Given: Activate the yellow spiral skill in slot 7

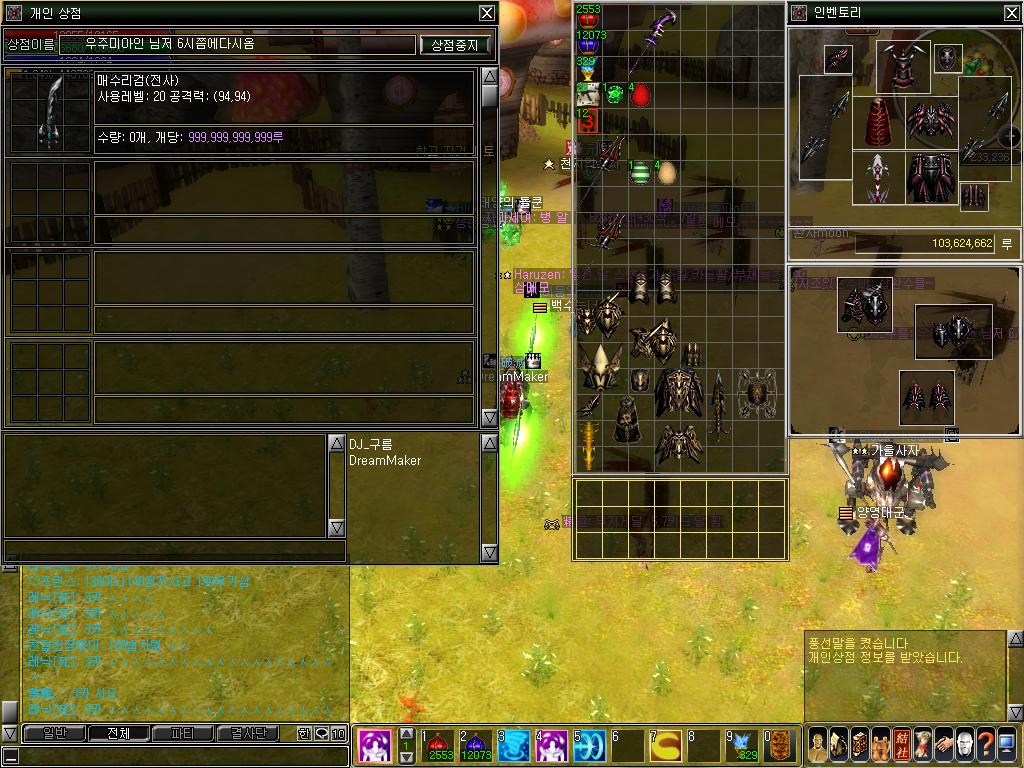Looking at the screenshot, I should [x=665, y=745].
